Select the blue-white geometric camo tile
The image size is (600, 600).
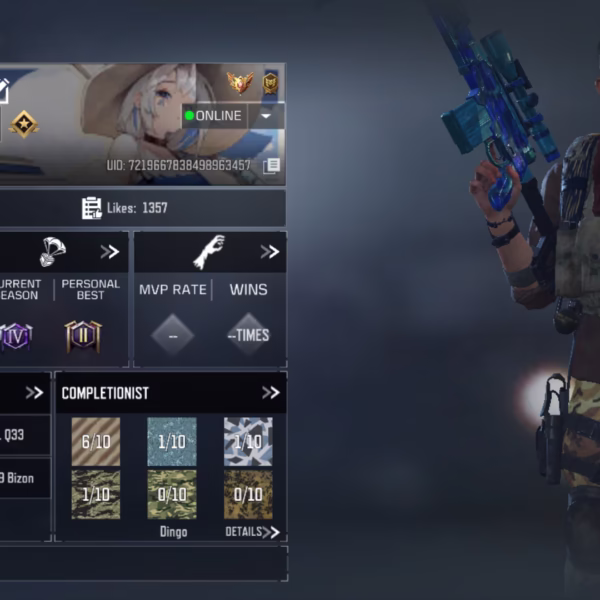(248, 441)
